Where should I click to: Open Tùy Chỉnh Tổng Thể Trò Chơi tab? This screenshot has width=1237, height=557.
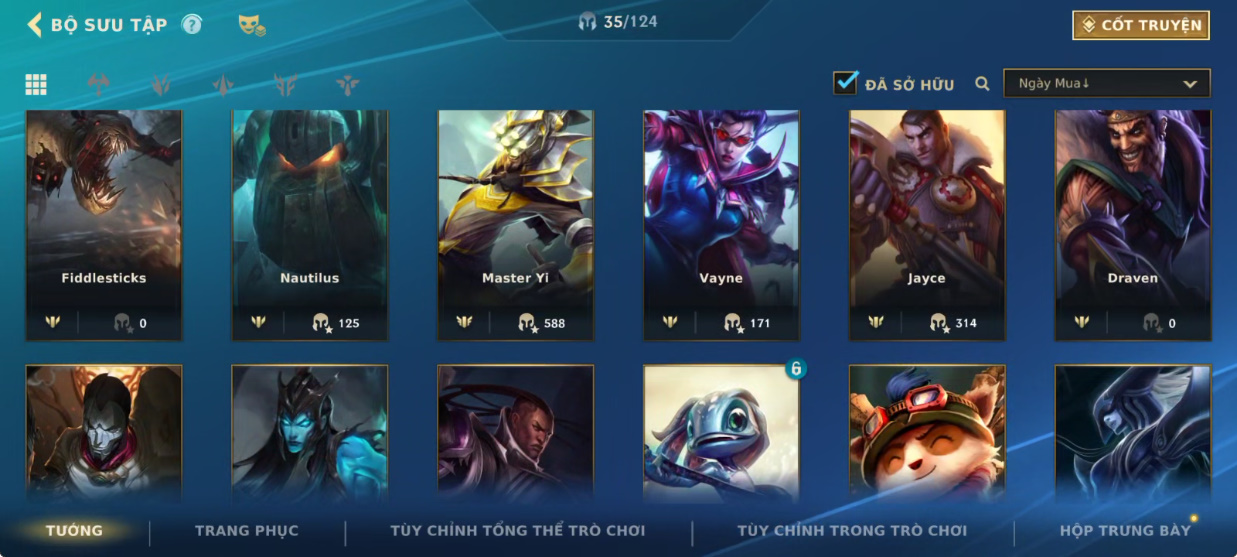click(x=517, y=531)
